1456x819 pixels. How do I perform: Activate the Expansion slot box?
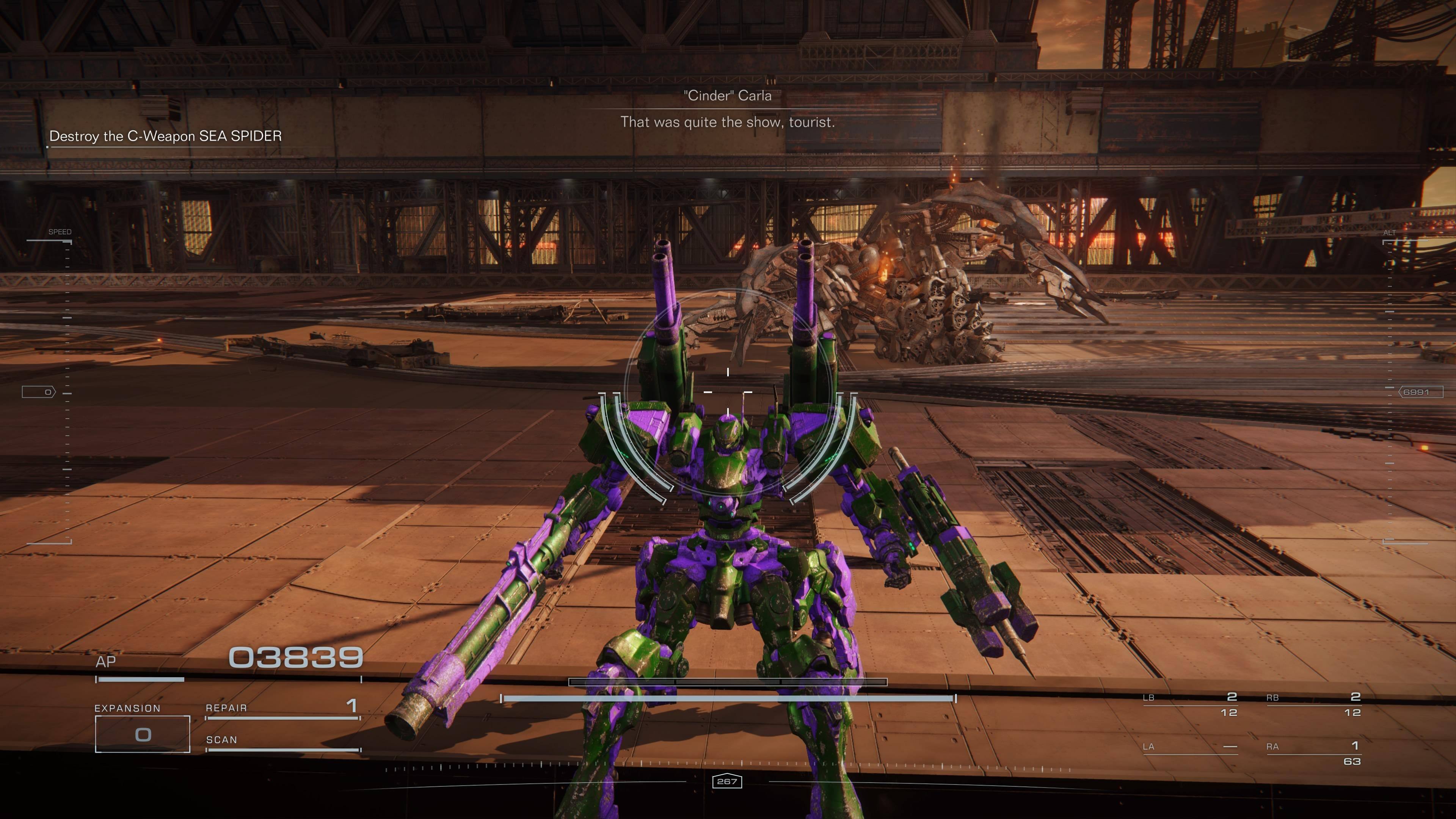pos(143,734)
